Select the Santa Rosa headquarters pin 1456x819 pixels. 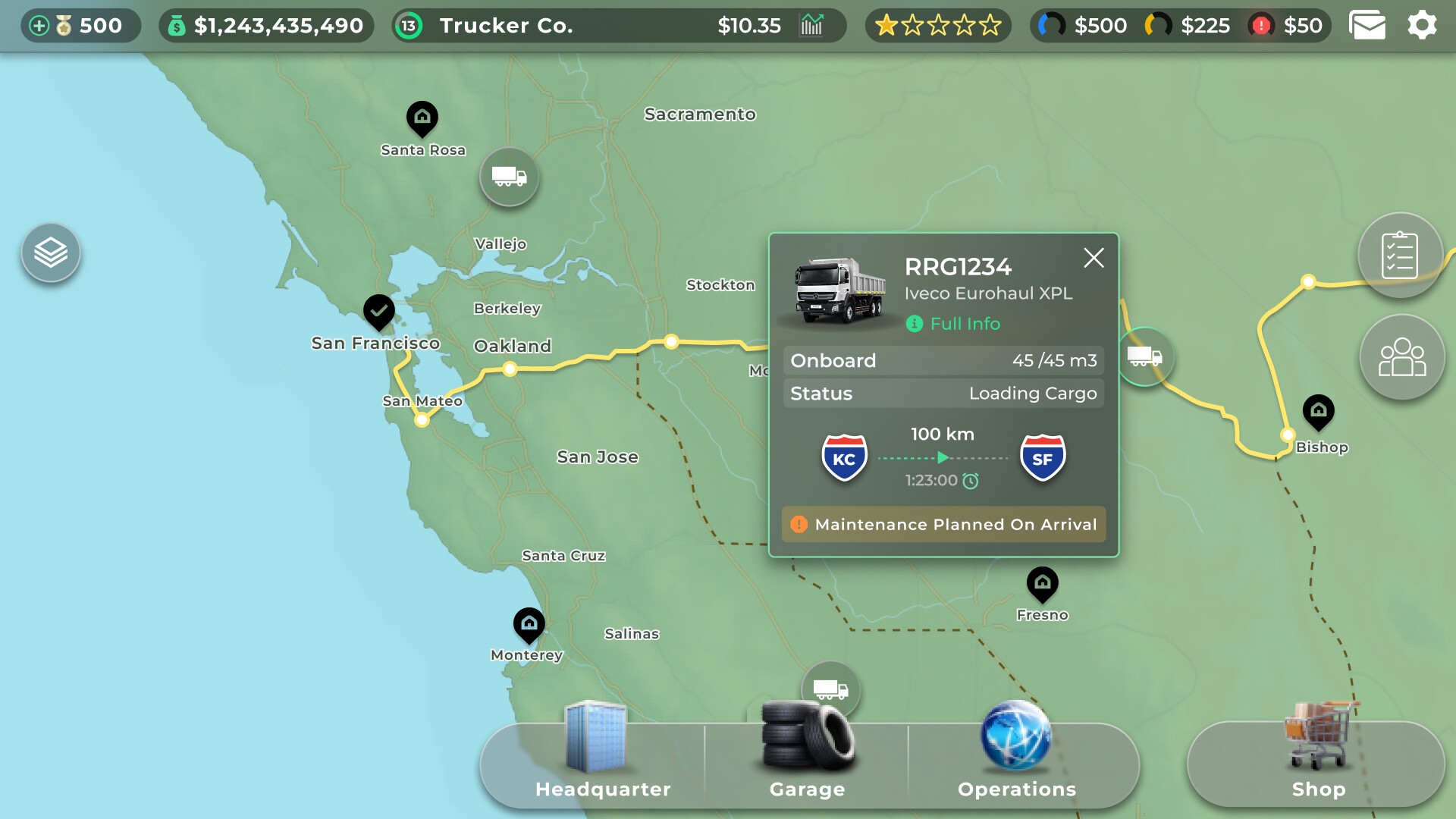422,119
